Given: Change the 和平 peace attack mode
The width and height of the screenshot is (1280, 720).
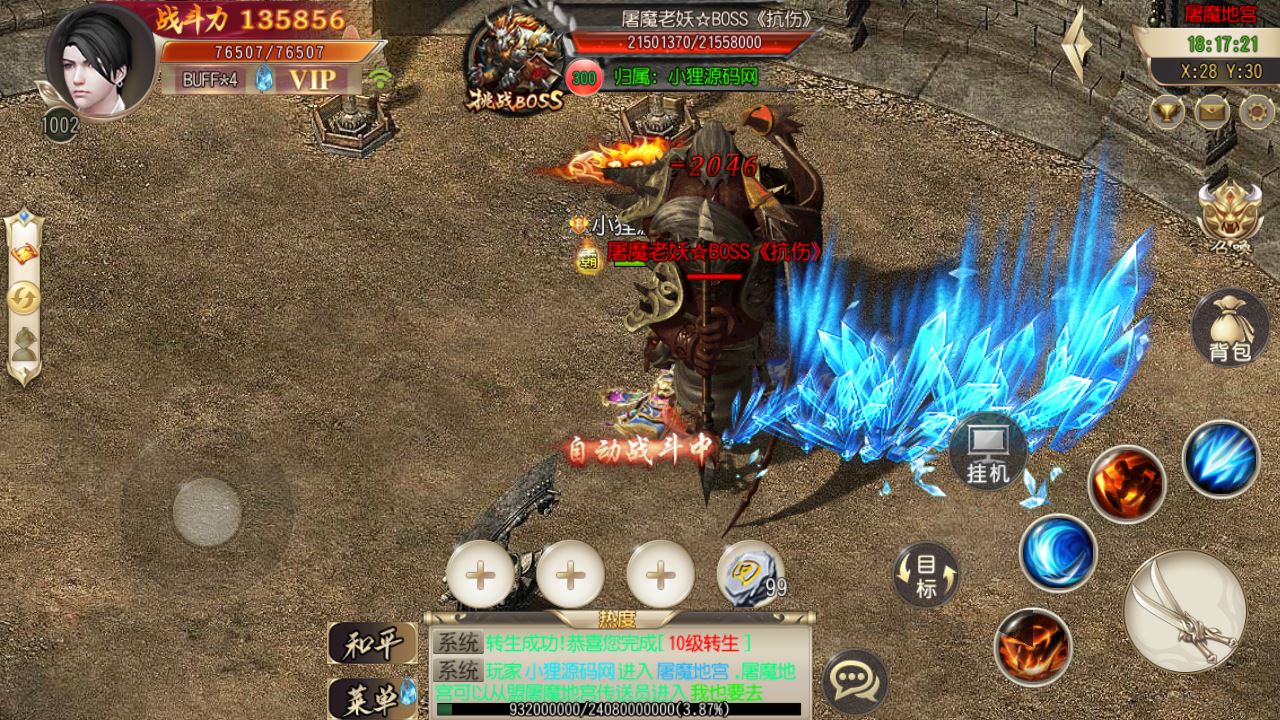Looking at the screenshot, I should (x=372, y=642).
